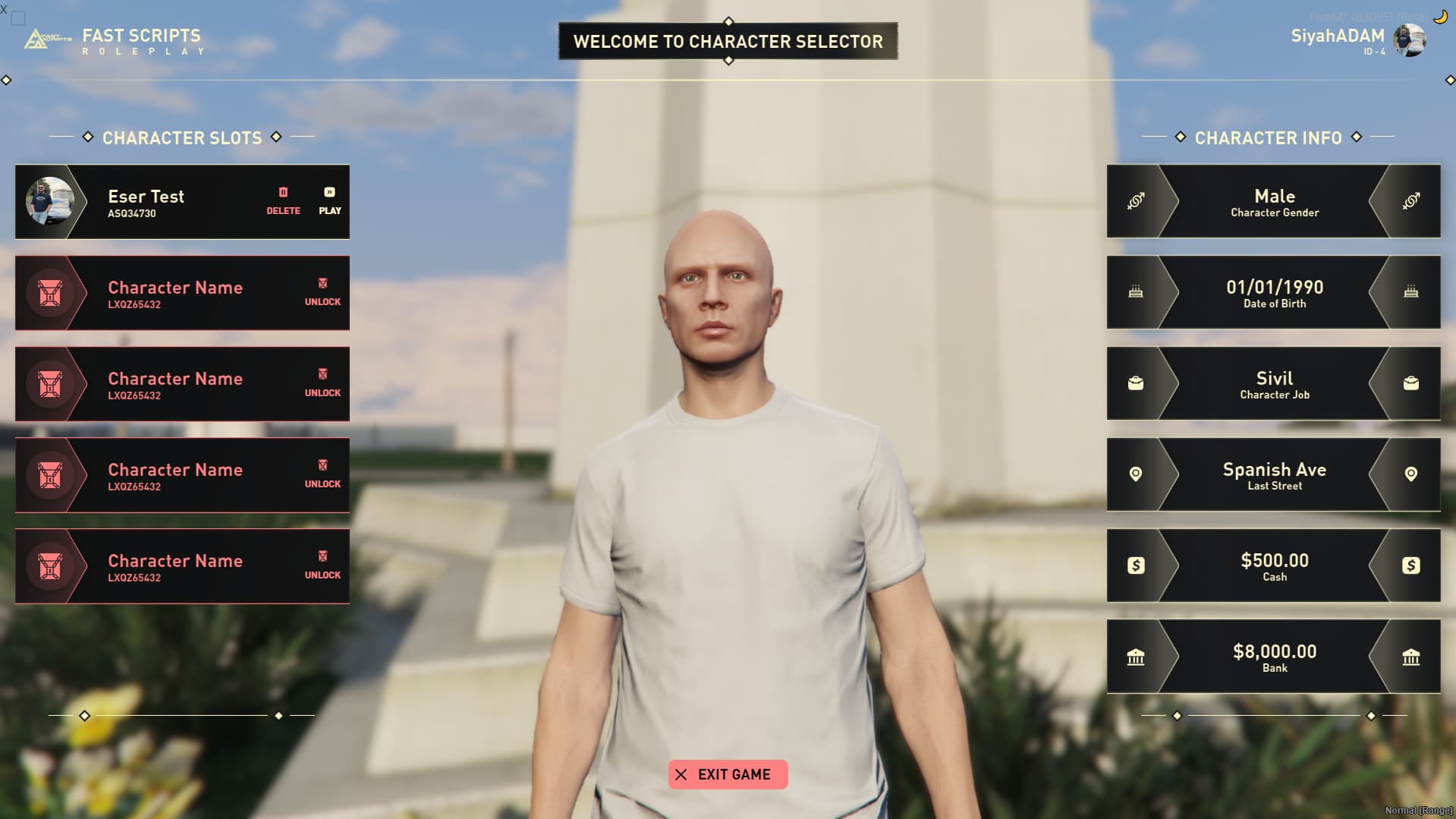Click the play arrow icon on Eser Test slot
Screen dimensions: 1456x819
coord(329,191)
